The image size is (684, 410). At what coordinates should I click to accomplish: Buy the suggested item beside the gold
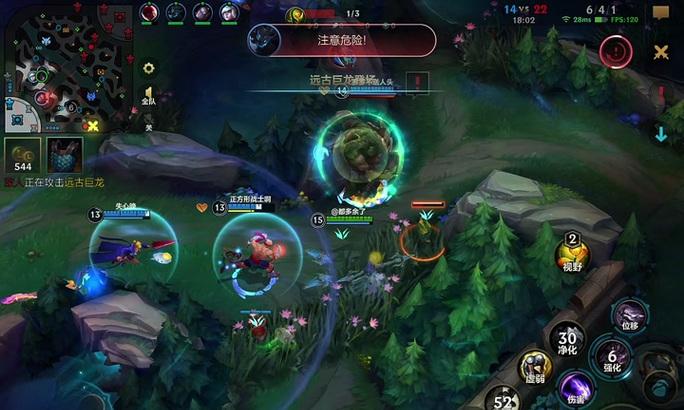[x=63, y=155]
